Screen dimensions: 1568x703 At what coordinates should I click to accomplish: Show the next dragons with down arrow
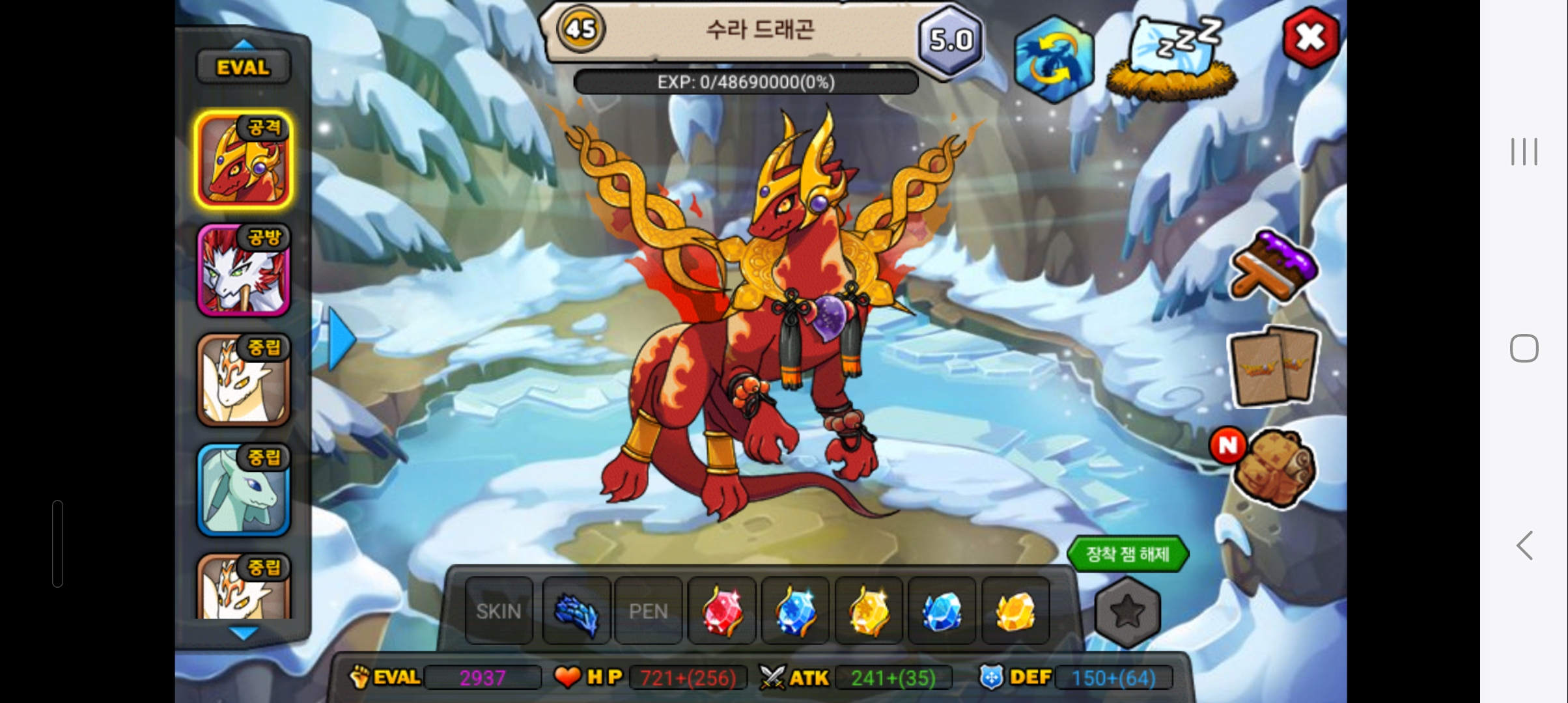click(244, 633)
